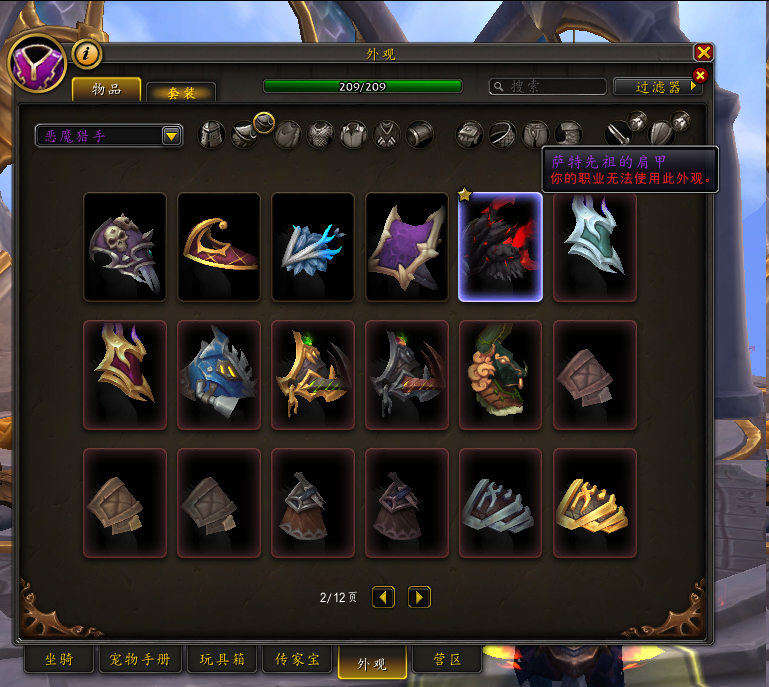Screen dimensions: 769x687
Task: Pick the golden clawed shoulder appearance
Action: pyautogui.click(x=595, y=502)
